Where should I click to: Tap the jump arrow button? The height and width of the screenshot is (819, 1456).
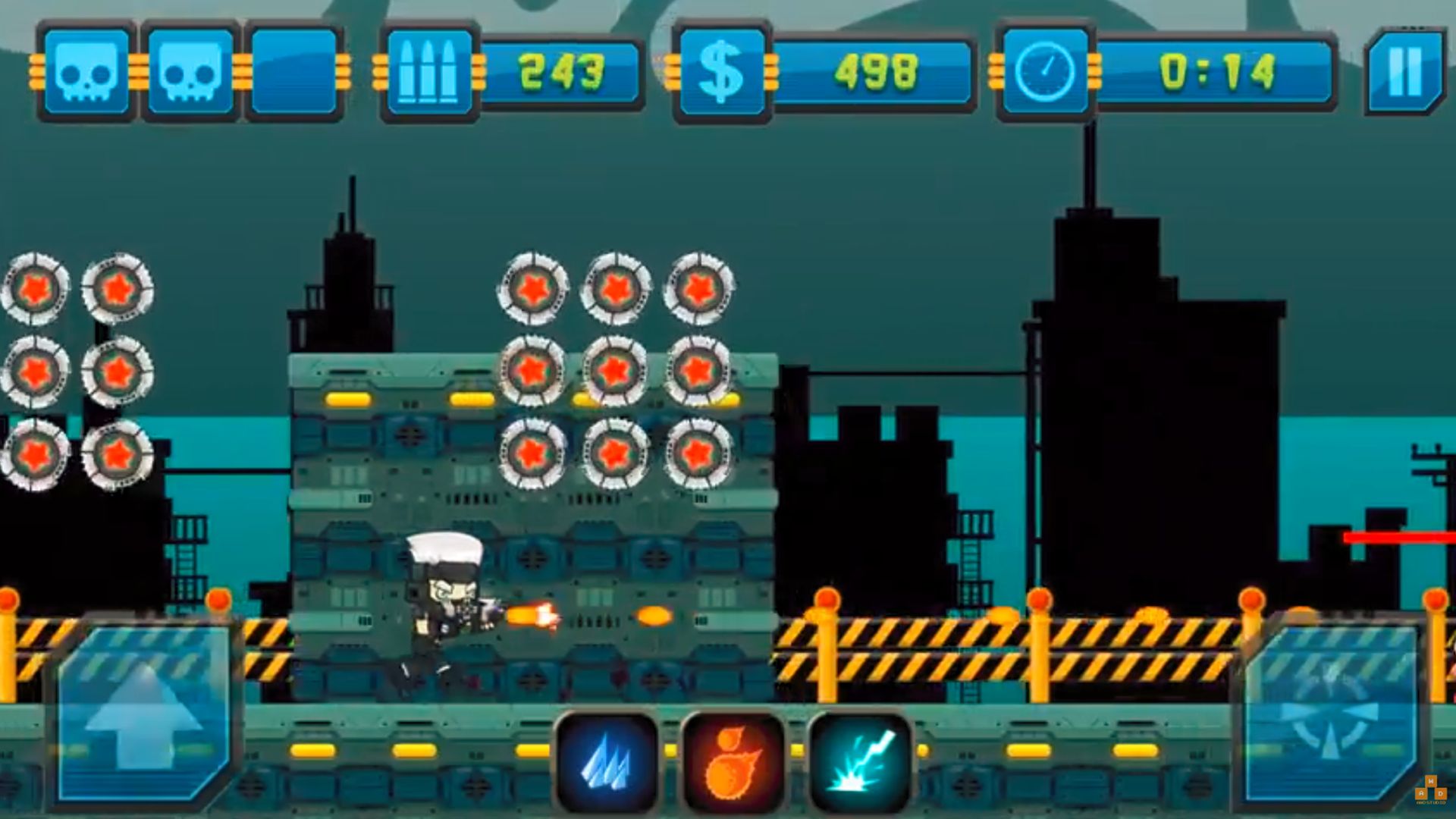tap(143, 713)
